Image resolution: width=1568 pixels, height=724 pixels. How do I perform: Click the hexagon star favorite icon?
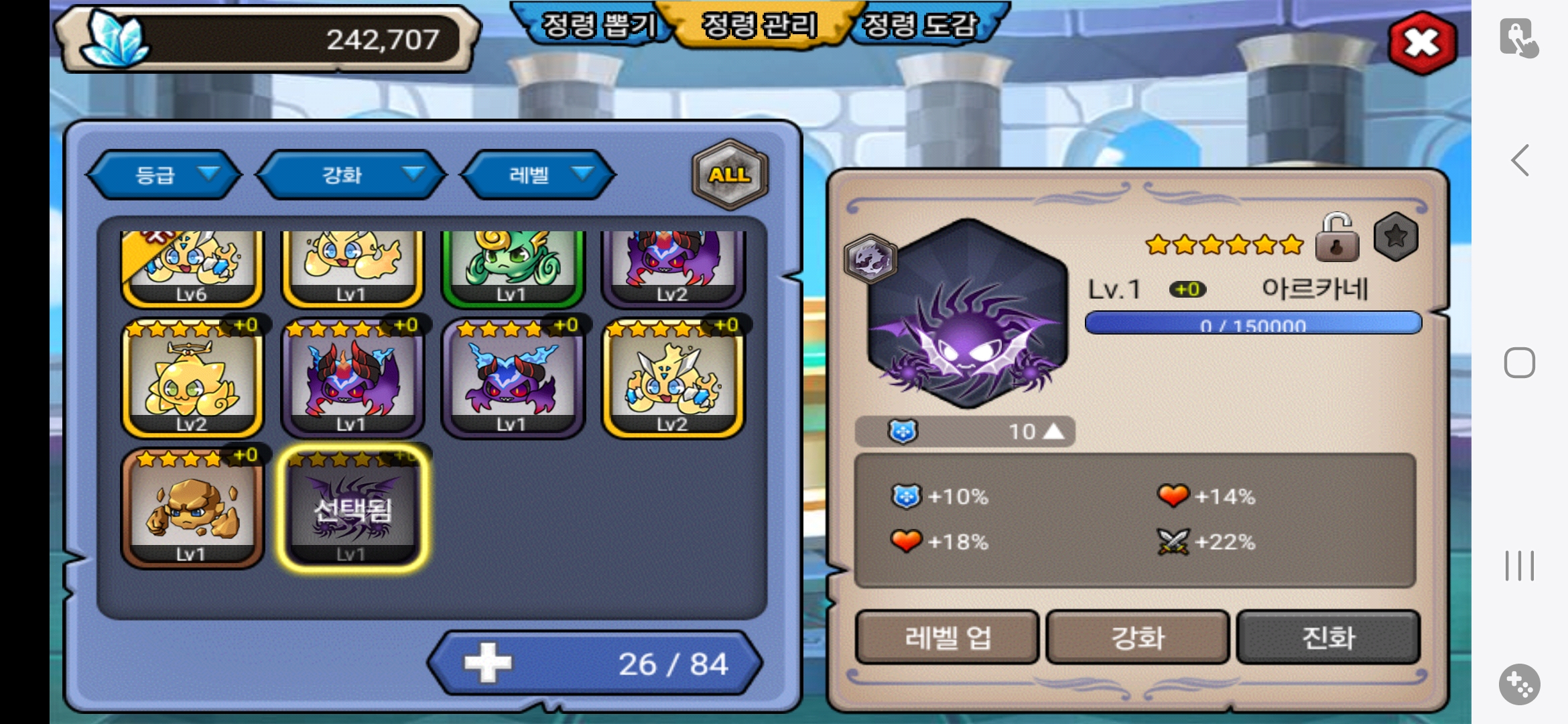1396,237
